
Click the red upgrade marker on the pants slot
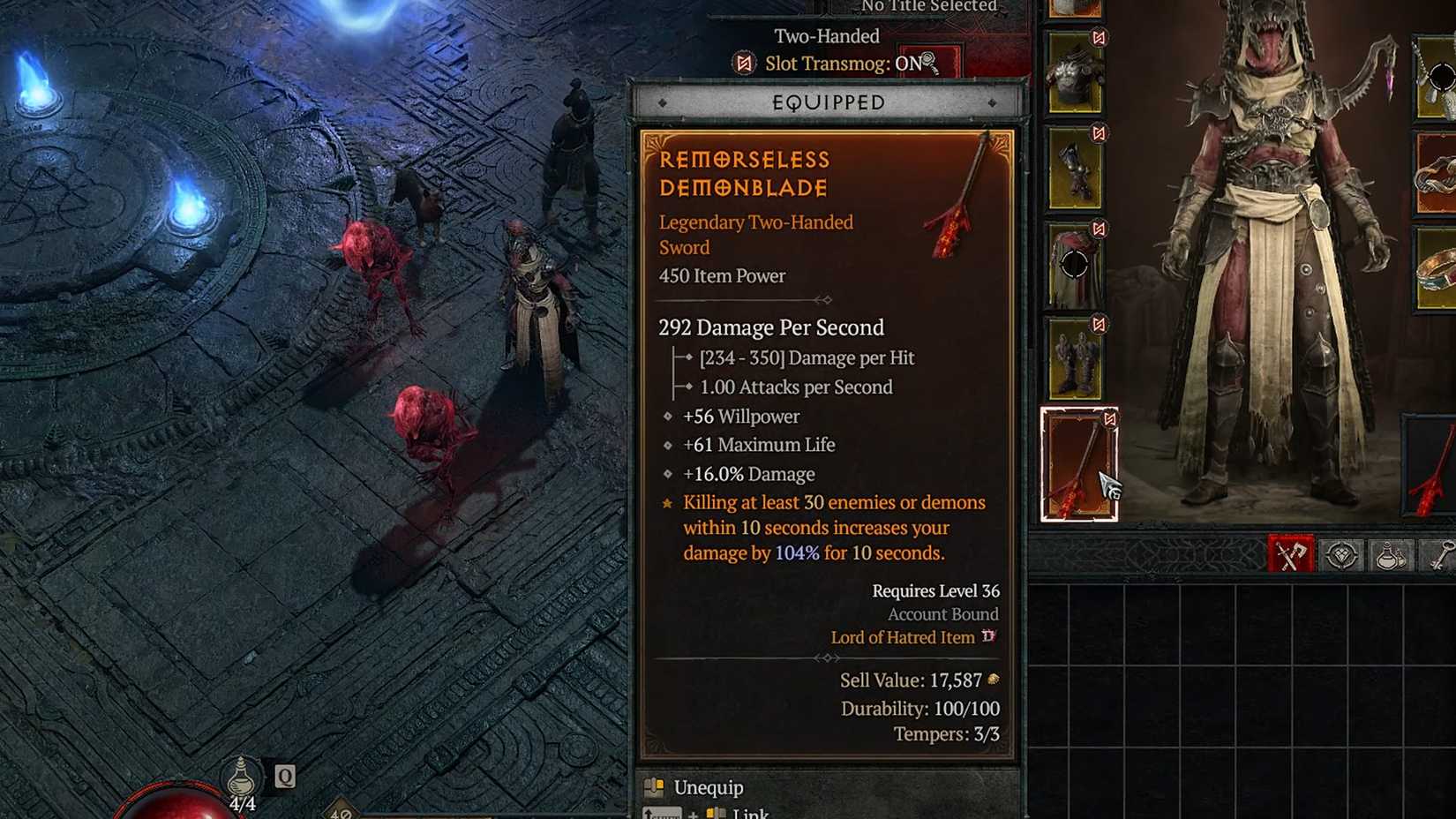click(1099, 226)
